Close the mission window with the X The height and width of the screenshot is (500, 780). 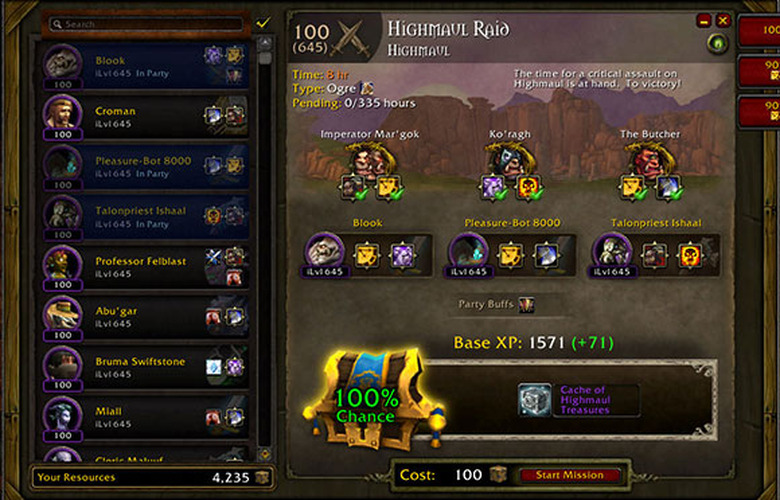click(723, 20)
